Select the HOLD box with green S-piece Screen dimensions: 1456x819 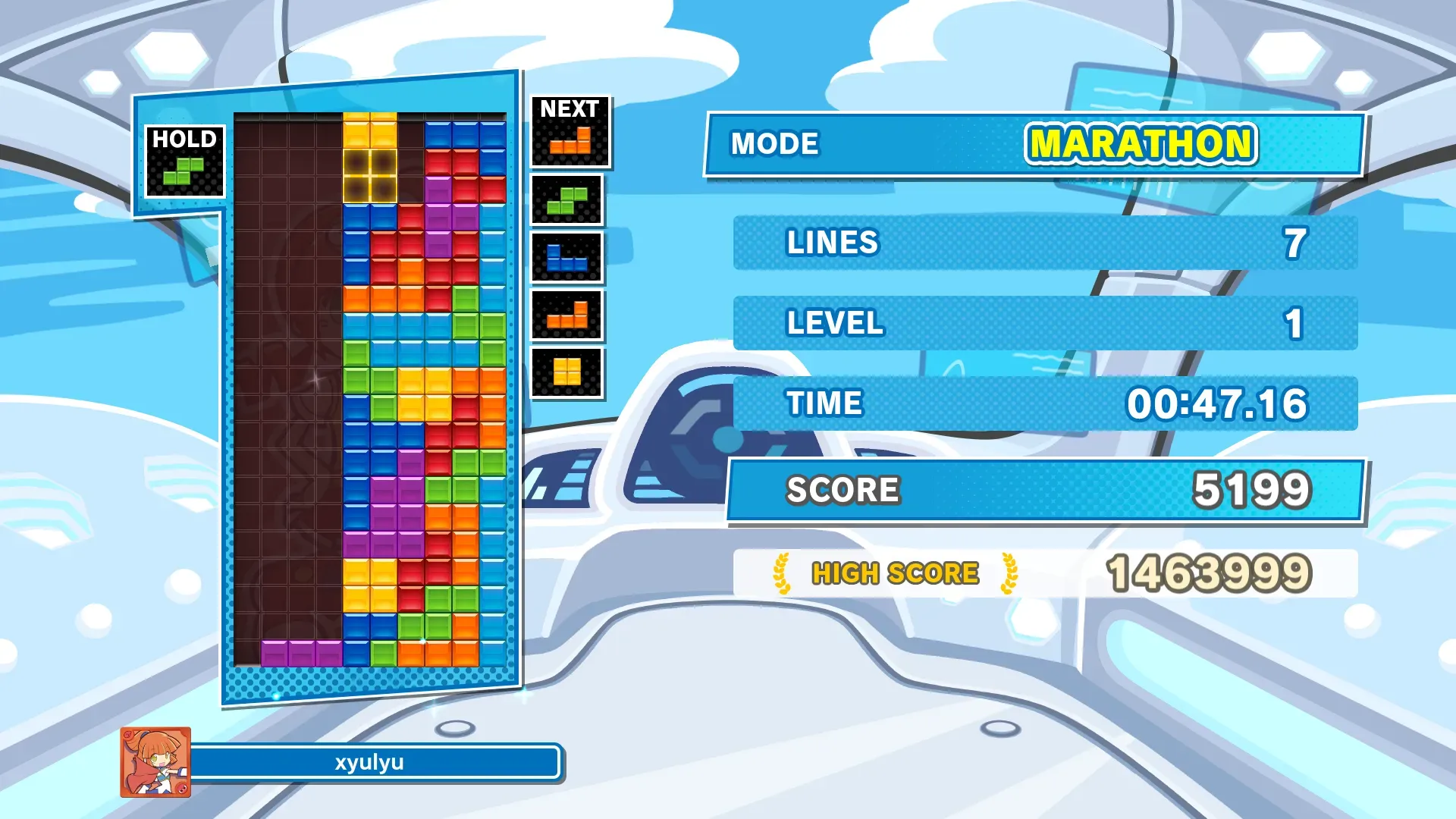click(184, 162)
